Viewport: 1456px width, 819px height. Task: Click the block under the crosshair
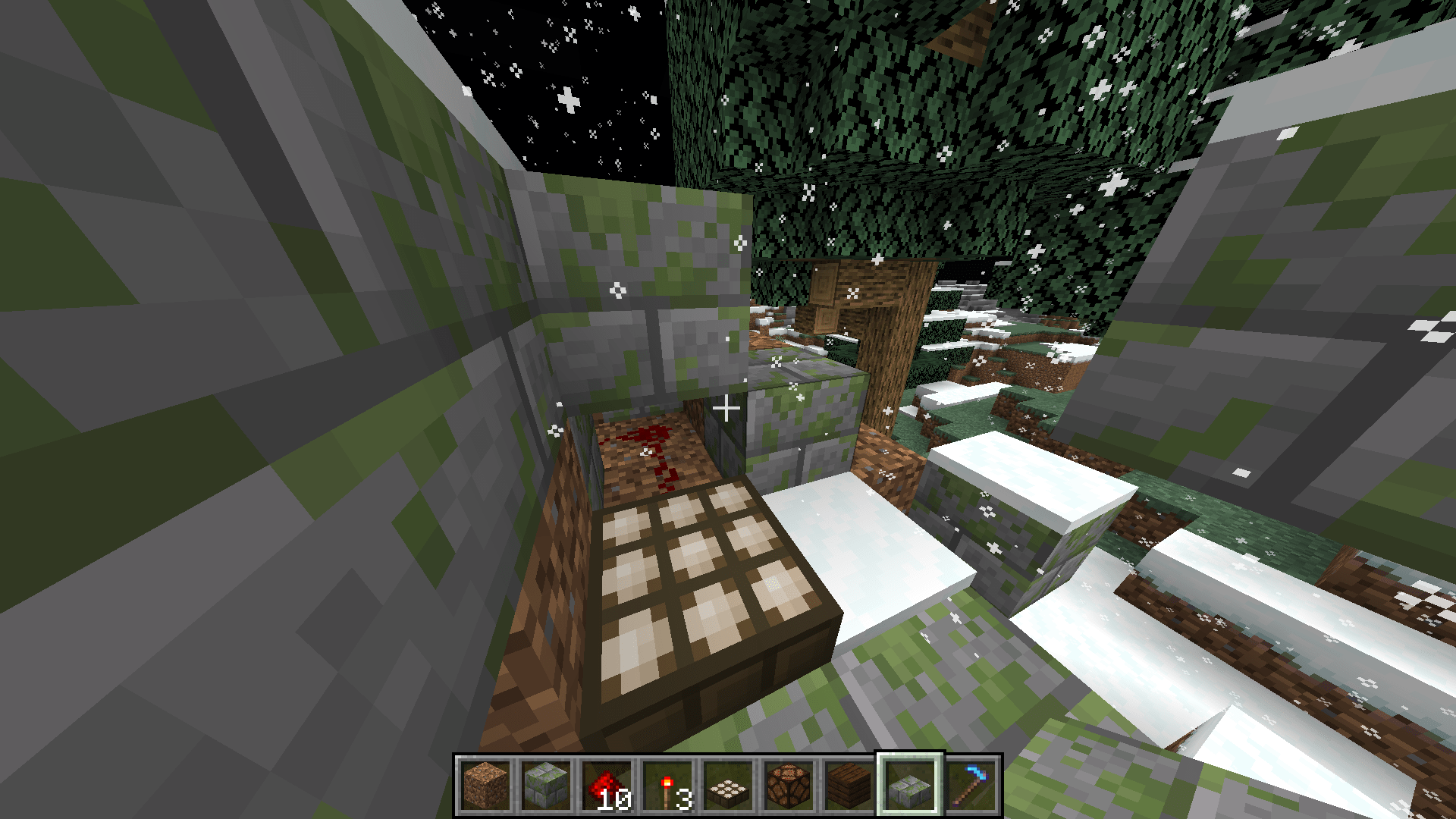[x=728, y=409]
